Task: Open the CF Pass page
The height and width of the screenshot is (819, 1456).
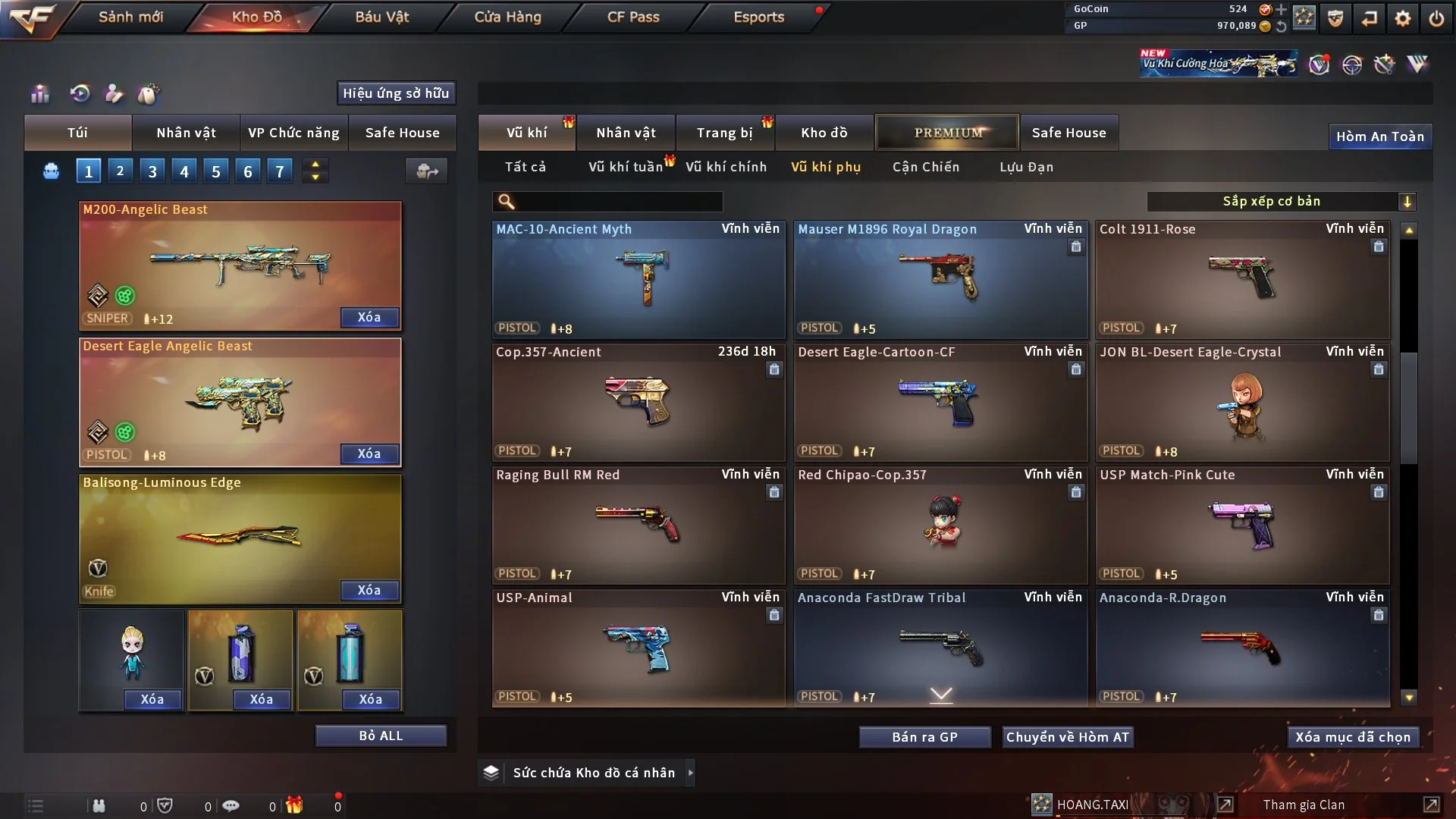Action: click(633, 17)
